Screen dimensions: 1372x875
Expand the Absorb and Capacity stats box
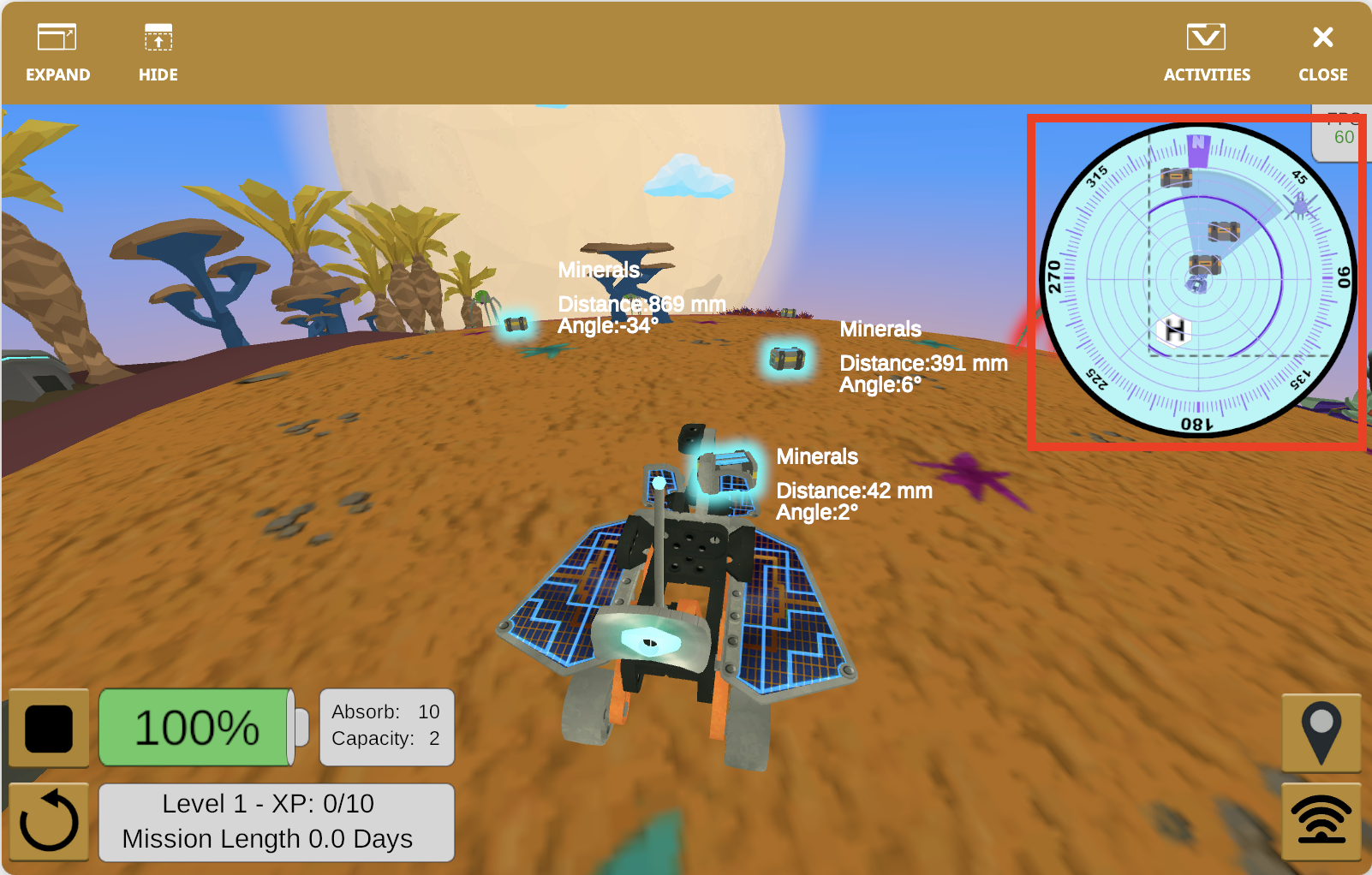click(386, 727)
